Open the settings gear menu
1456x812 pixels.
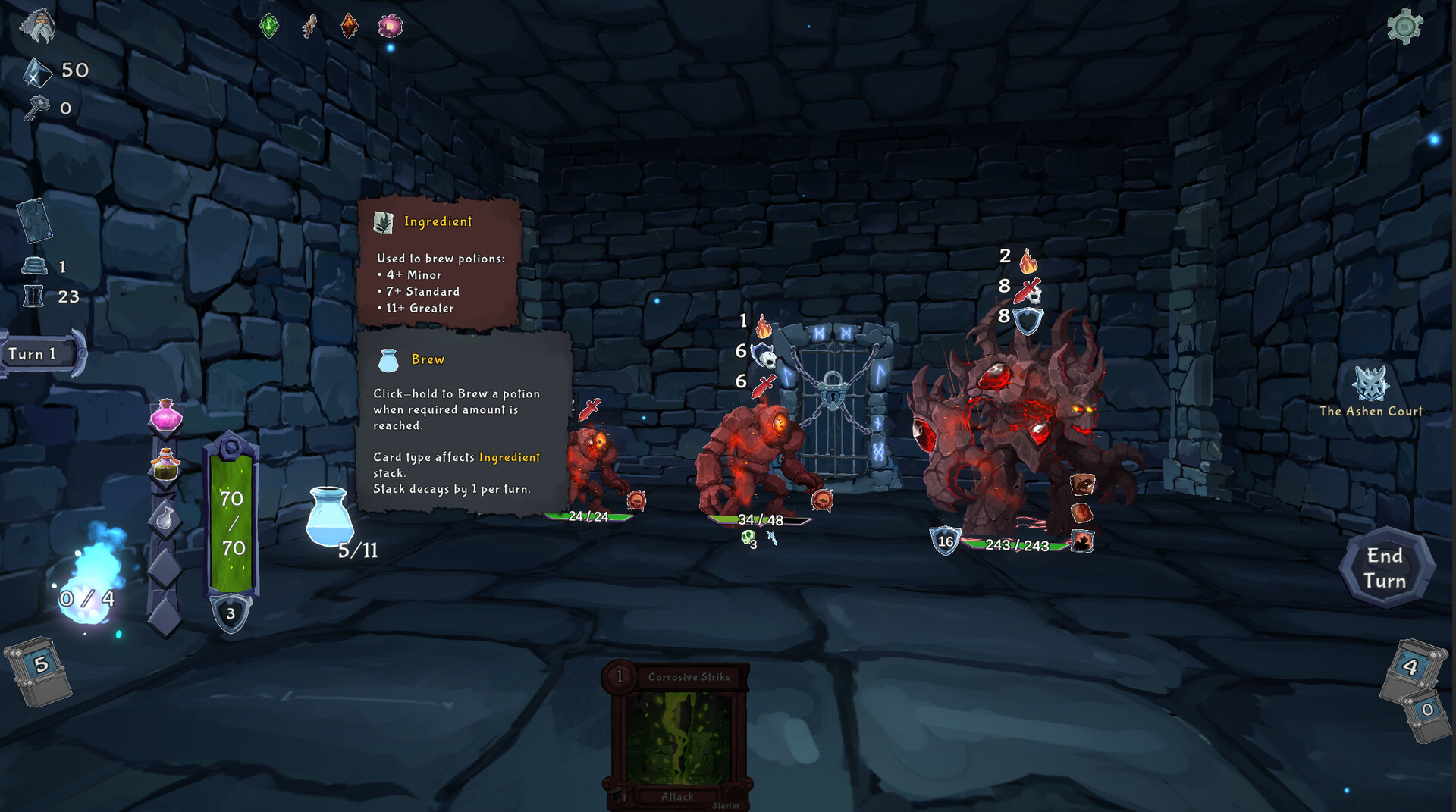[1404, 25]
